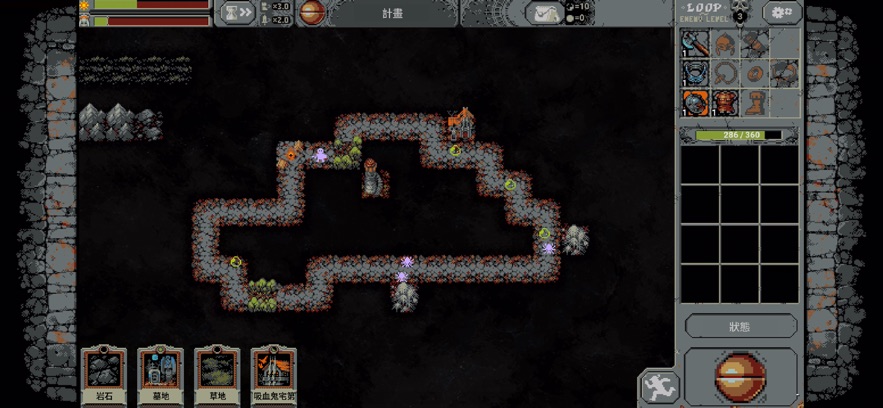Toggle the hourglass game speed button
This screenshot has width=883, height=408.
[x=239, y=13]
